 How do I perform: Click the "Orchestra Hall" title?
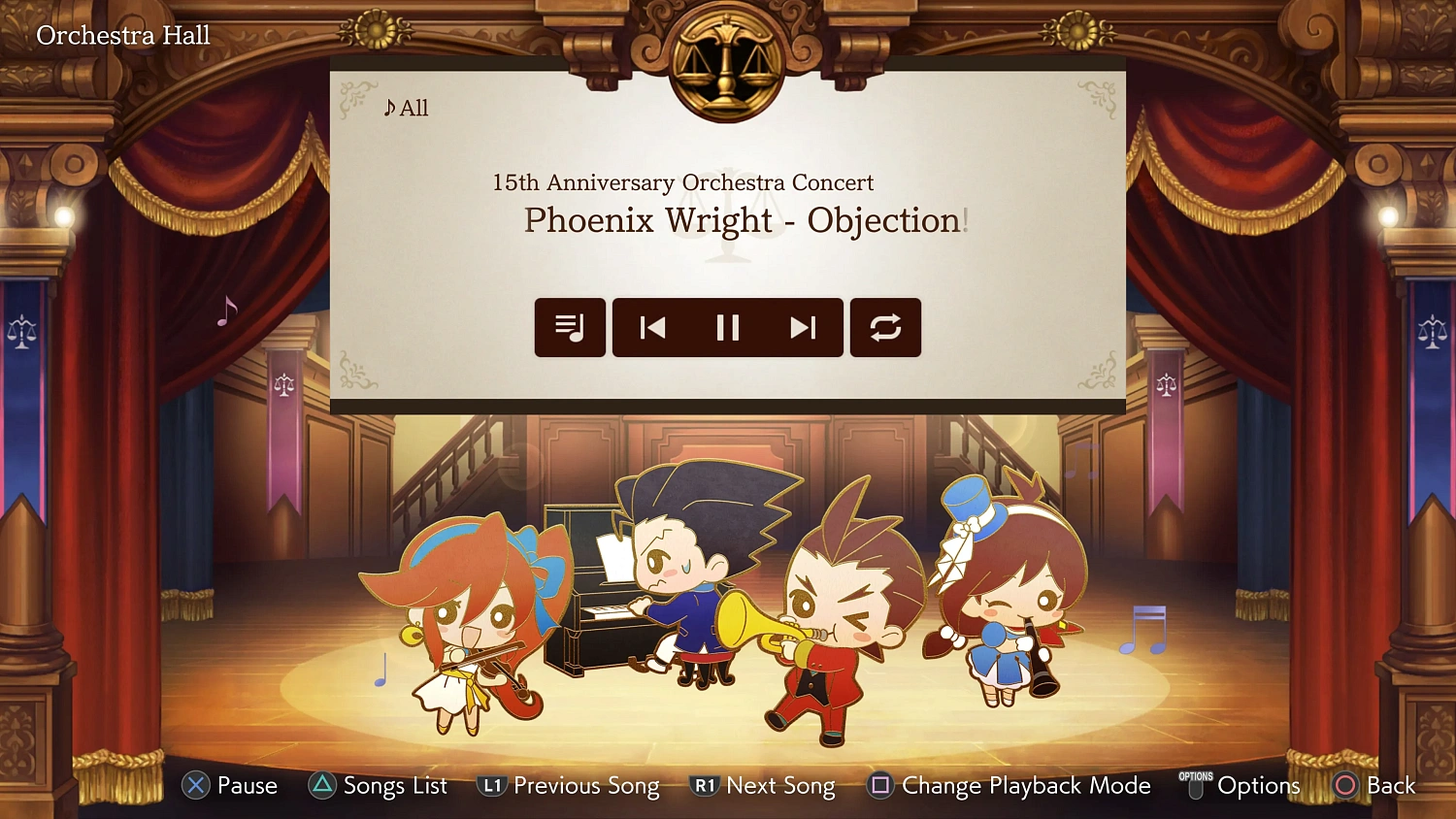tap(122, 35)
